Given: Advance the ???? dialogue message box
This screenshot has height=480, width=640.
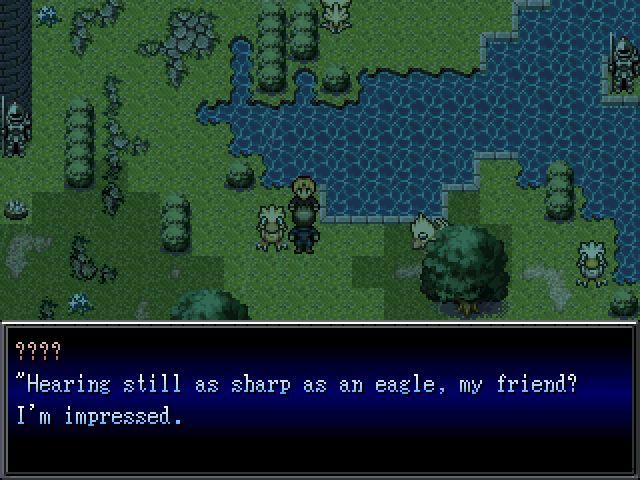Looking at the screenshot, I should 320,400.
